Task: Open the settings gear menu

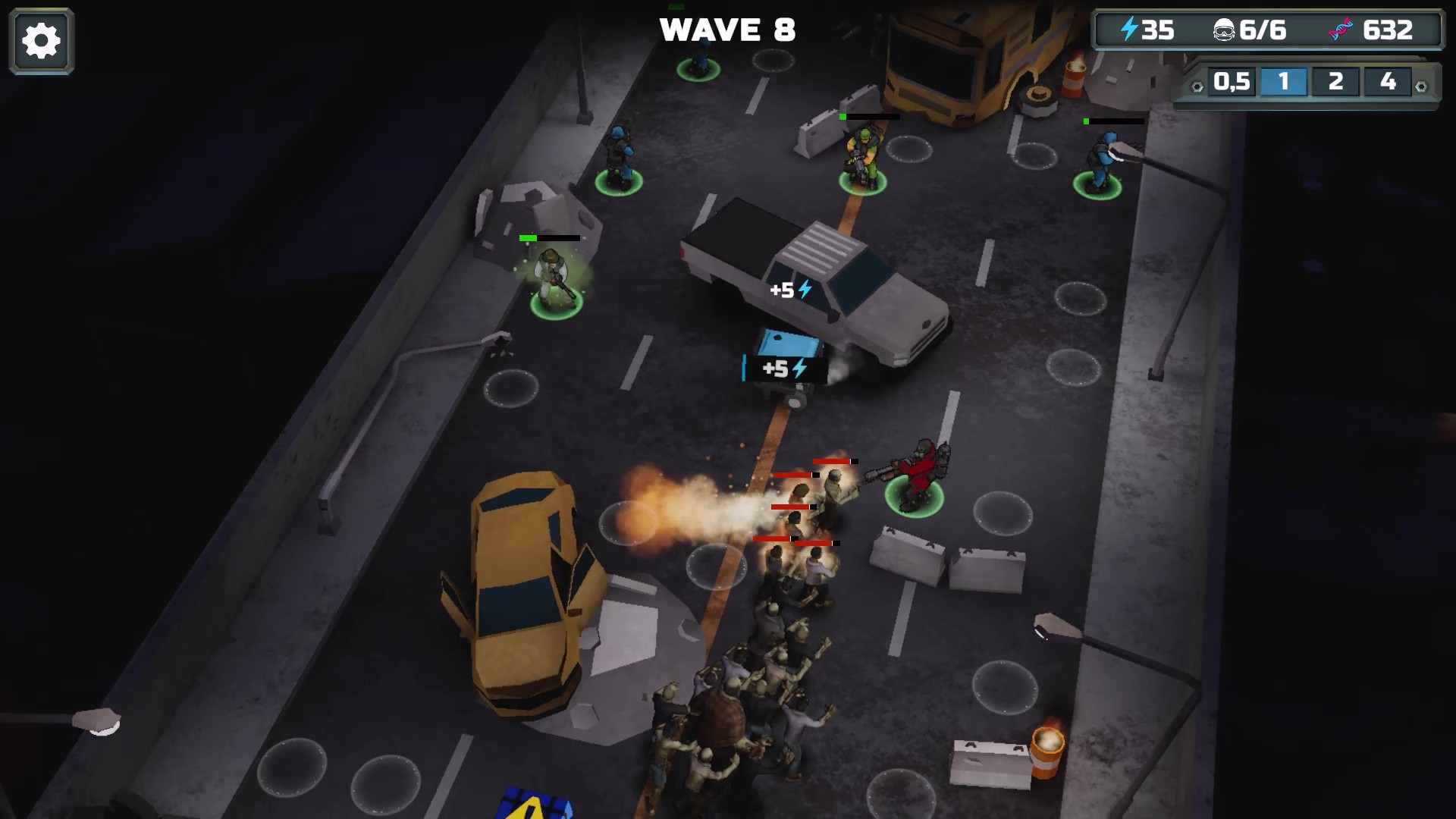Action: click(42, 40)
